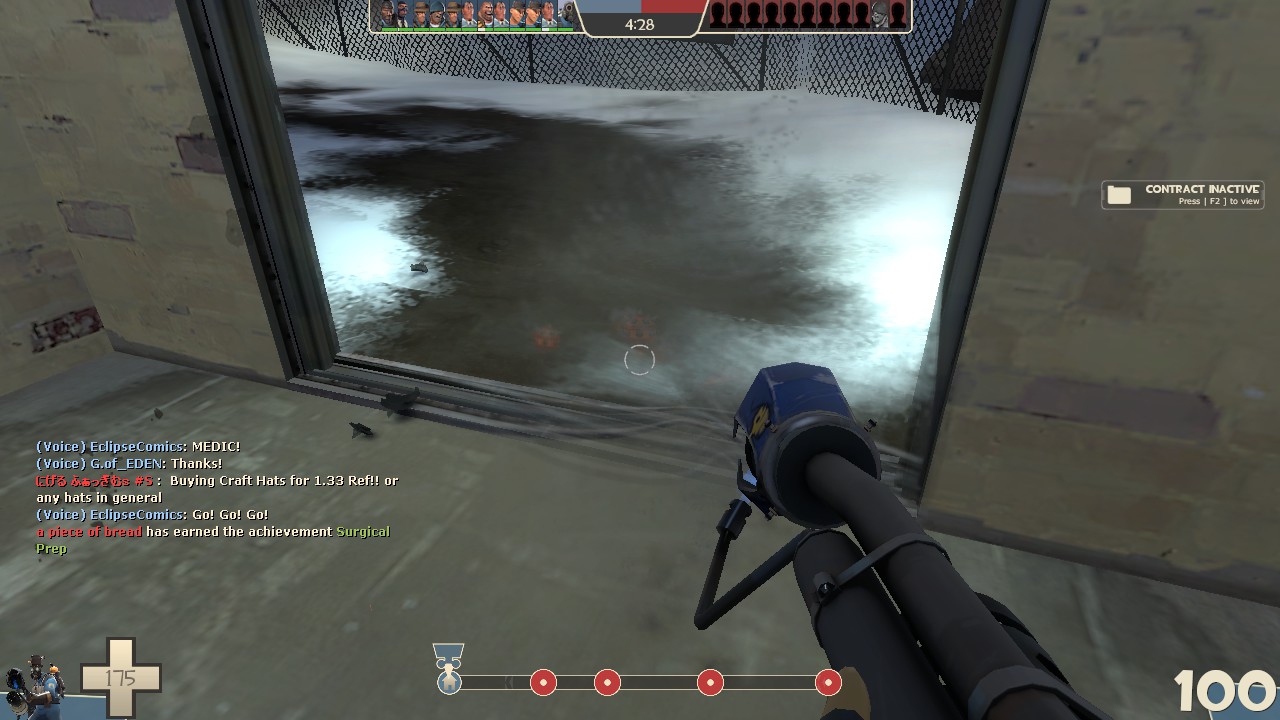Viewport: 1280px width, 720px height.
Task: Click the Pyro class portrait
Action: click(x=35, y=681)
